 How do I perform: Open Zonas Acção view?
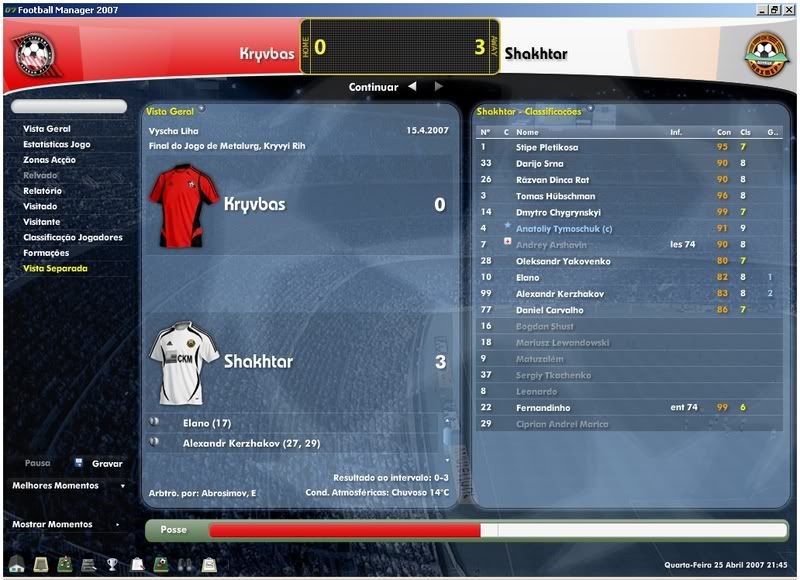tap(50, 160)
